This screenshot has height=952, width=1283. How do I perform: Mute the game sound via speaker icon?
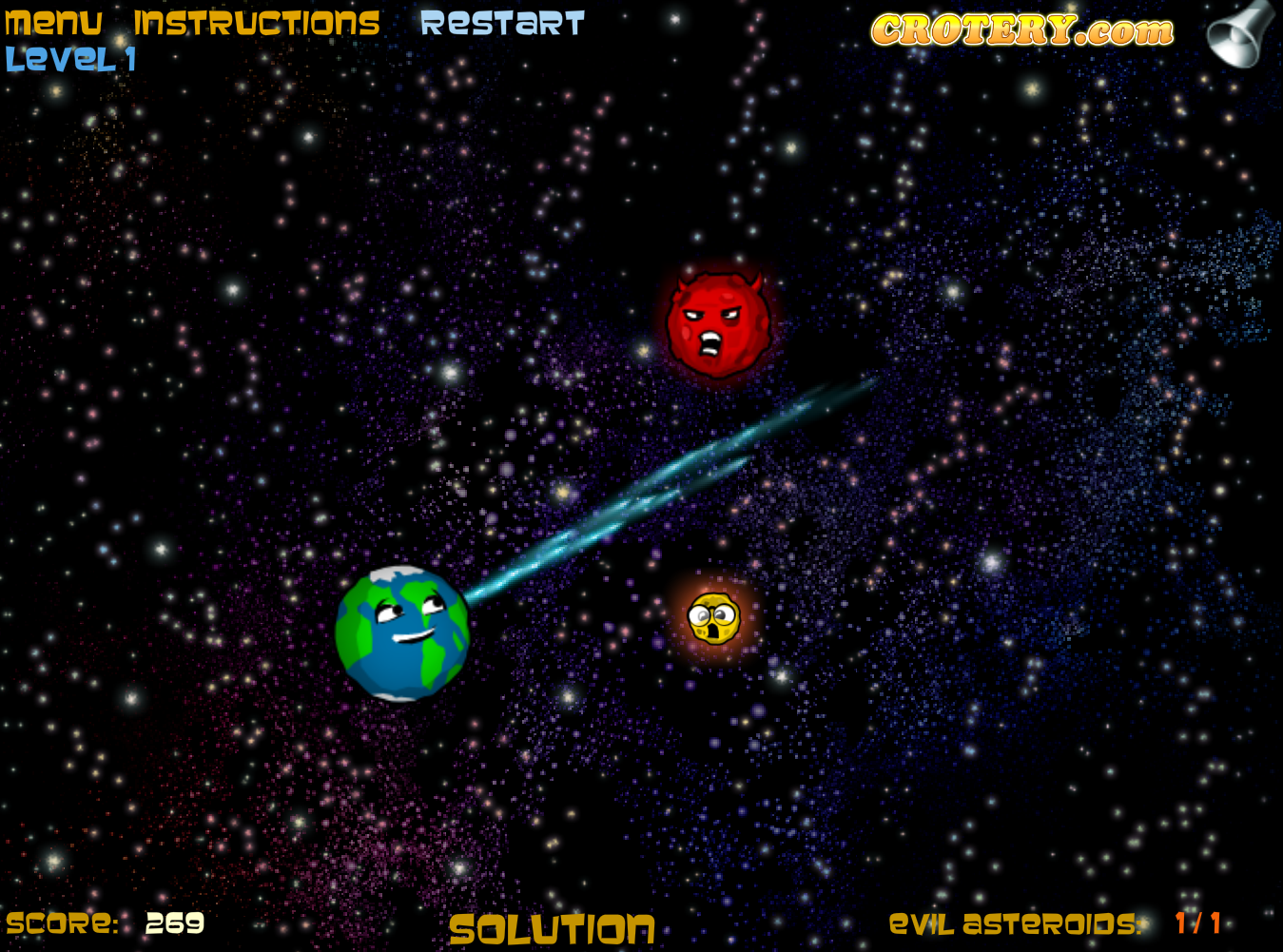coord(1238,33)
